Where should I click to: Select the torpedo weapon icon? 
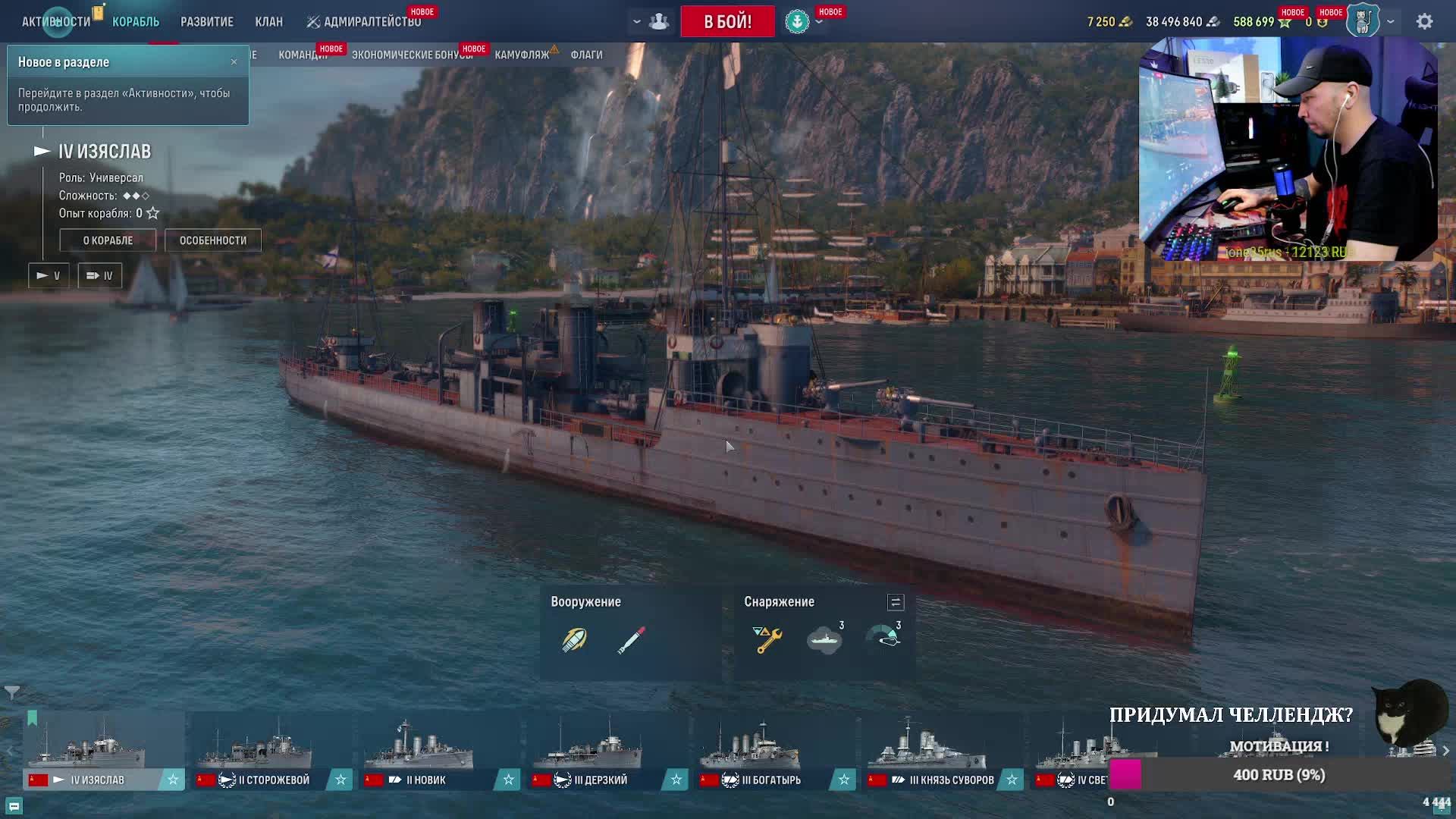(x=631, y=639)
